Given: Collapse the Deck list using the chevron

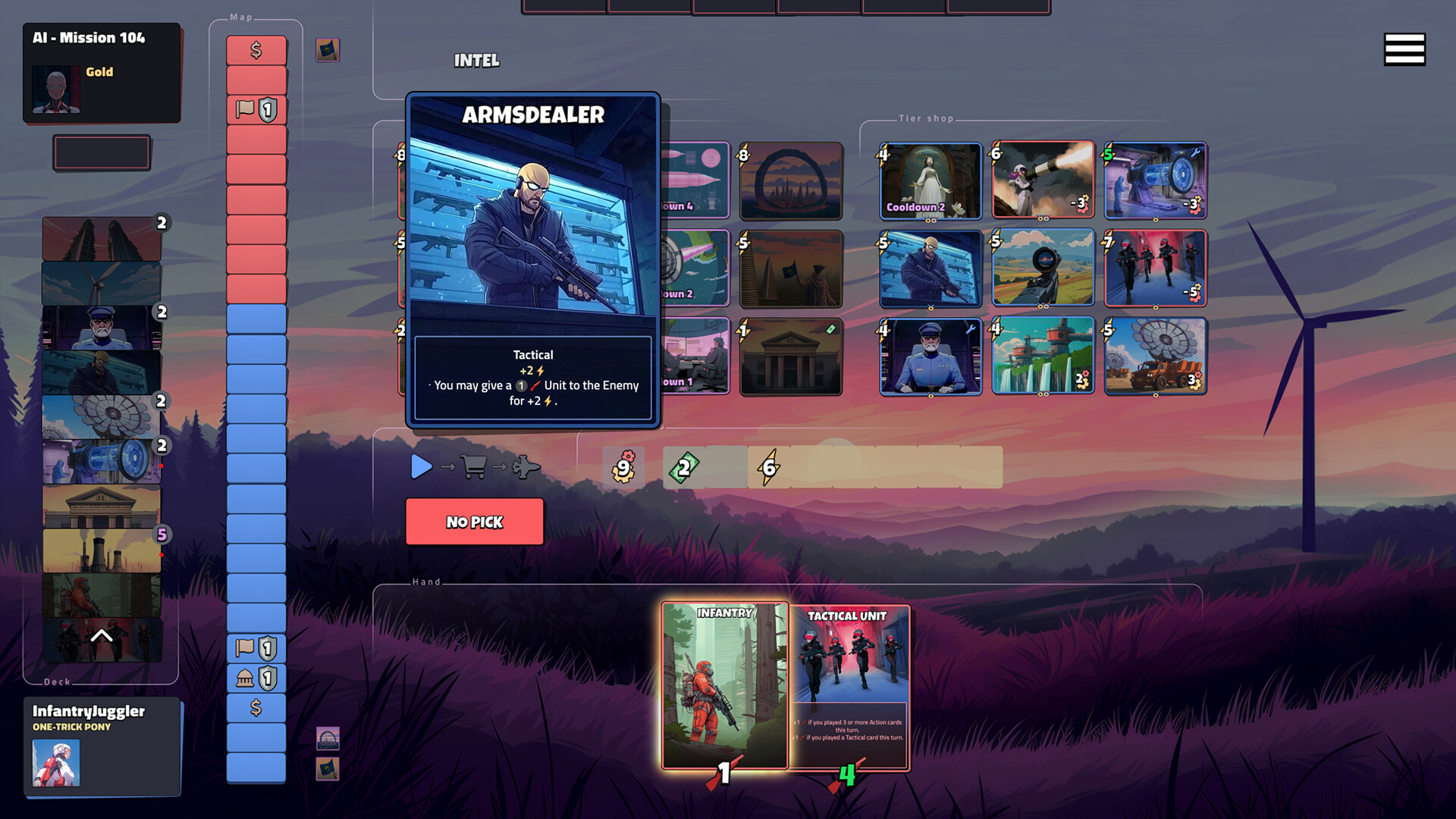Looking at the screenshot, I should [x=101, y=635].
